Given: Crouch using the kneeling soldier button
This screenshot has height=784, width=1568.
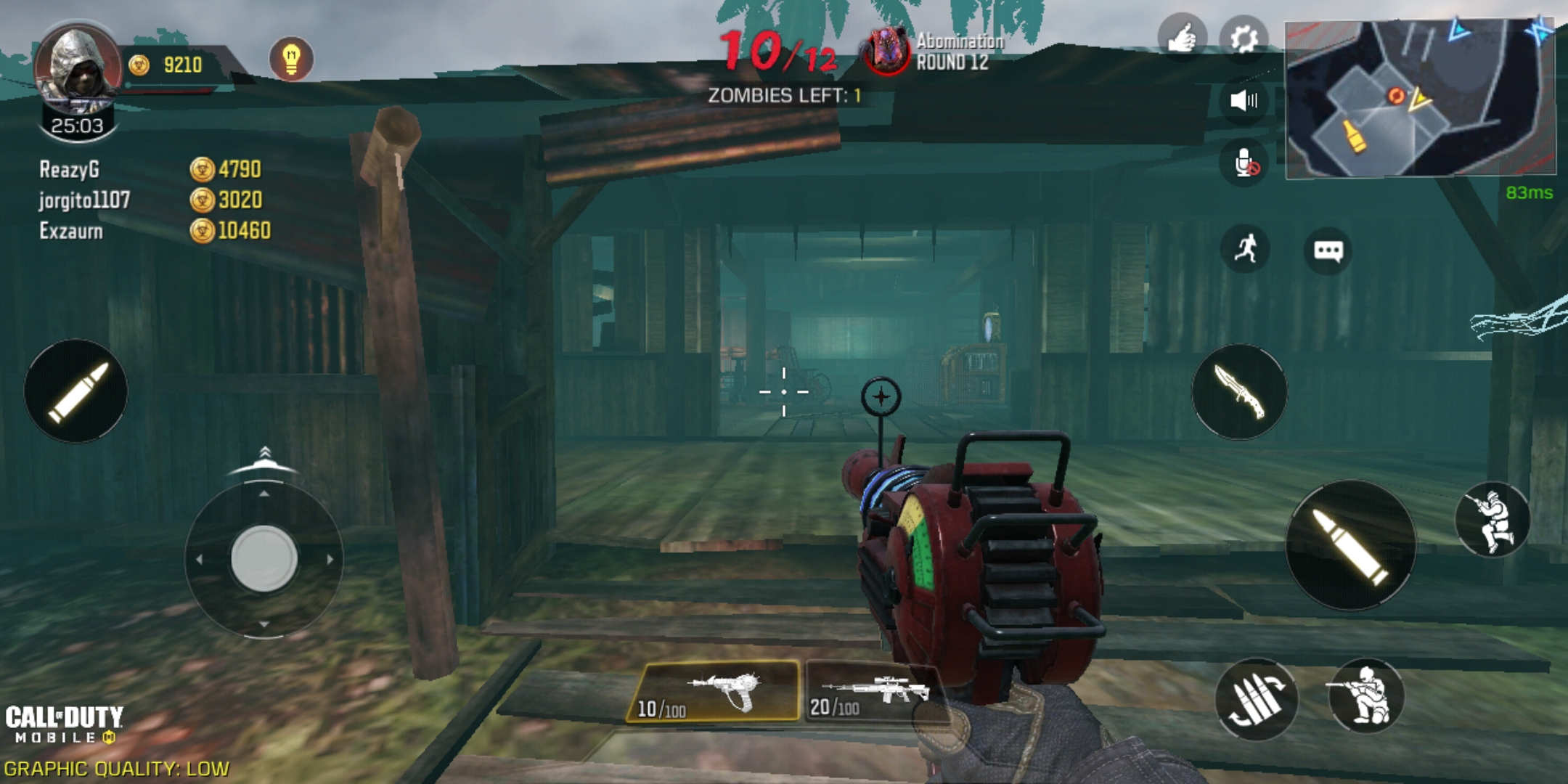Looking at the screenshot, I should tap(1365, 696).
